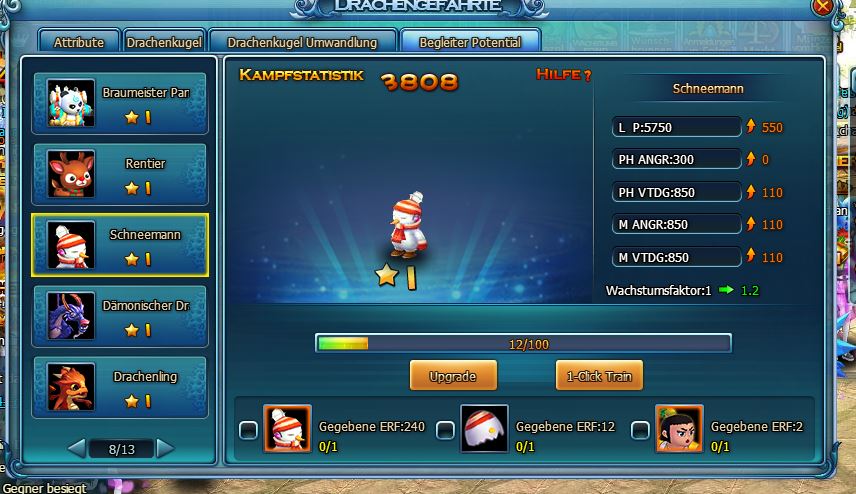Tick checkbox for the ERF:2 character item
The height and width of the screenshot is (494, 856).
coord(641,431)
